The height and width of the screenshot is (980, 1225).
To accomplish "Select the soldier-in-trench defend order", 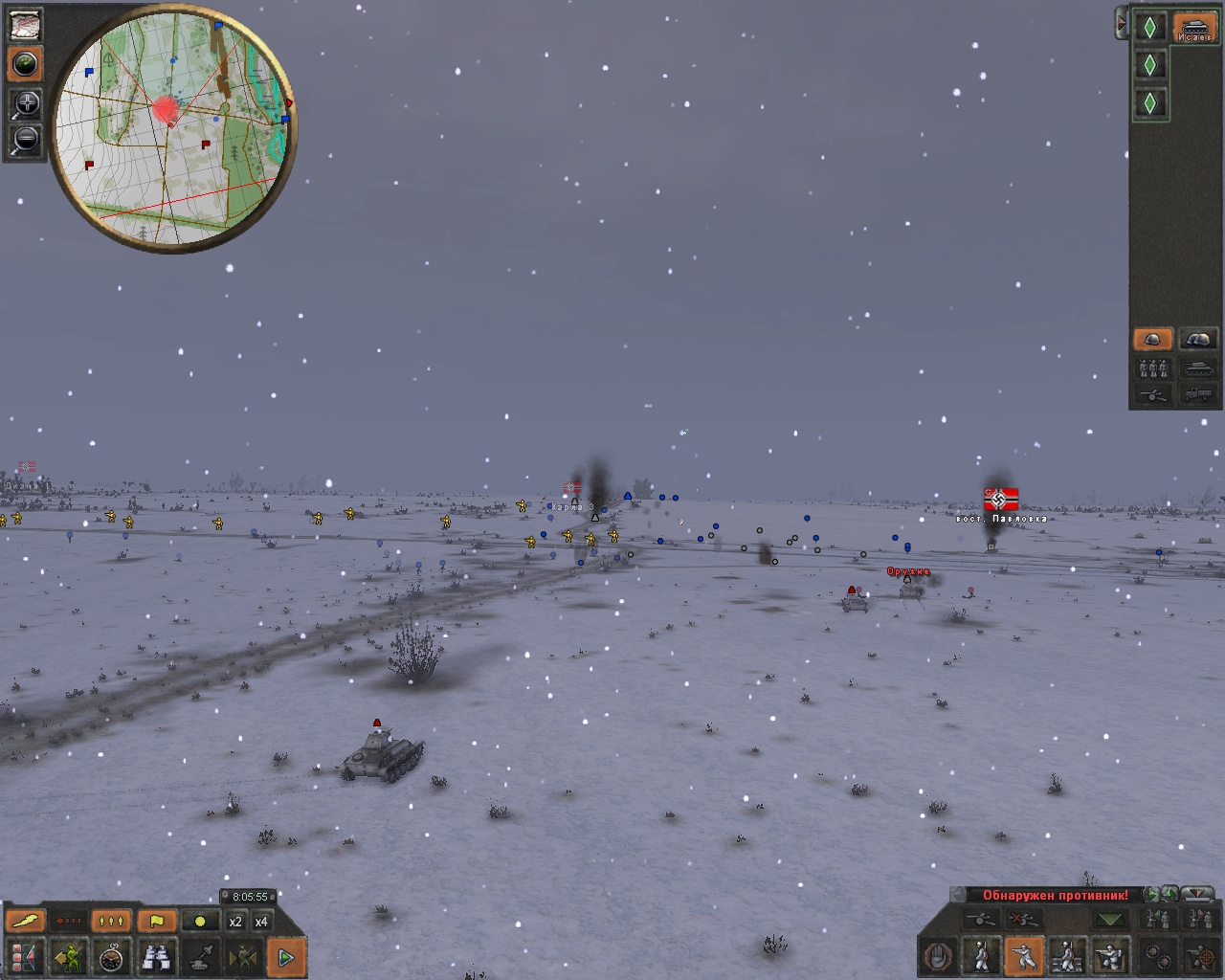I will (1110, 956).
